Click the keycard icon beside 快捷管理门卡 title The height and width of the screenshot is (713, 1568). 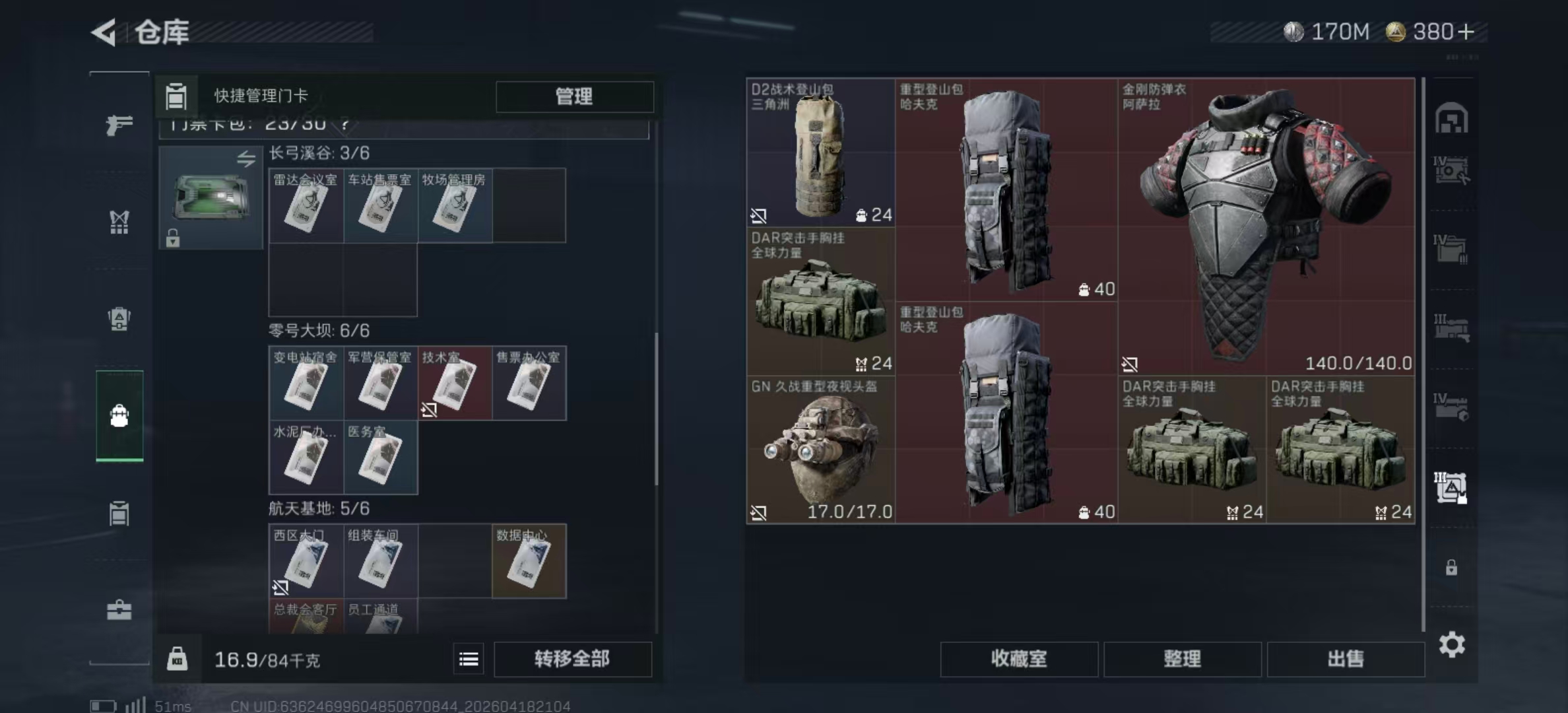176,96
